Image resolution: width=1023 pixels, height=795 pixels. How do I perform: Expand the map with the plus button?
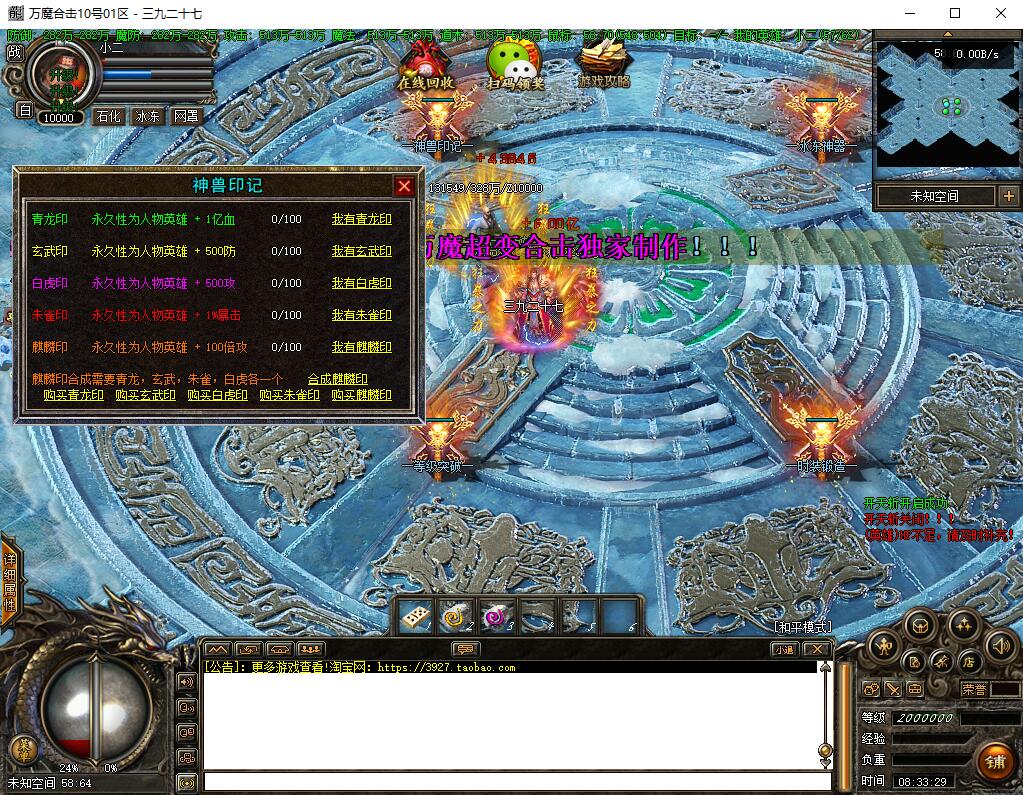tap(1008, 196)
